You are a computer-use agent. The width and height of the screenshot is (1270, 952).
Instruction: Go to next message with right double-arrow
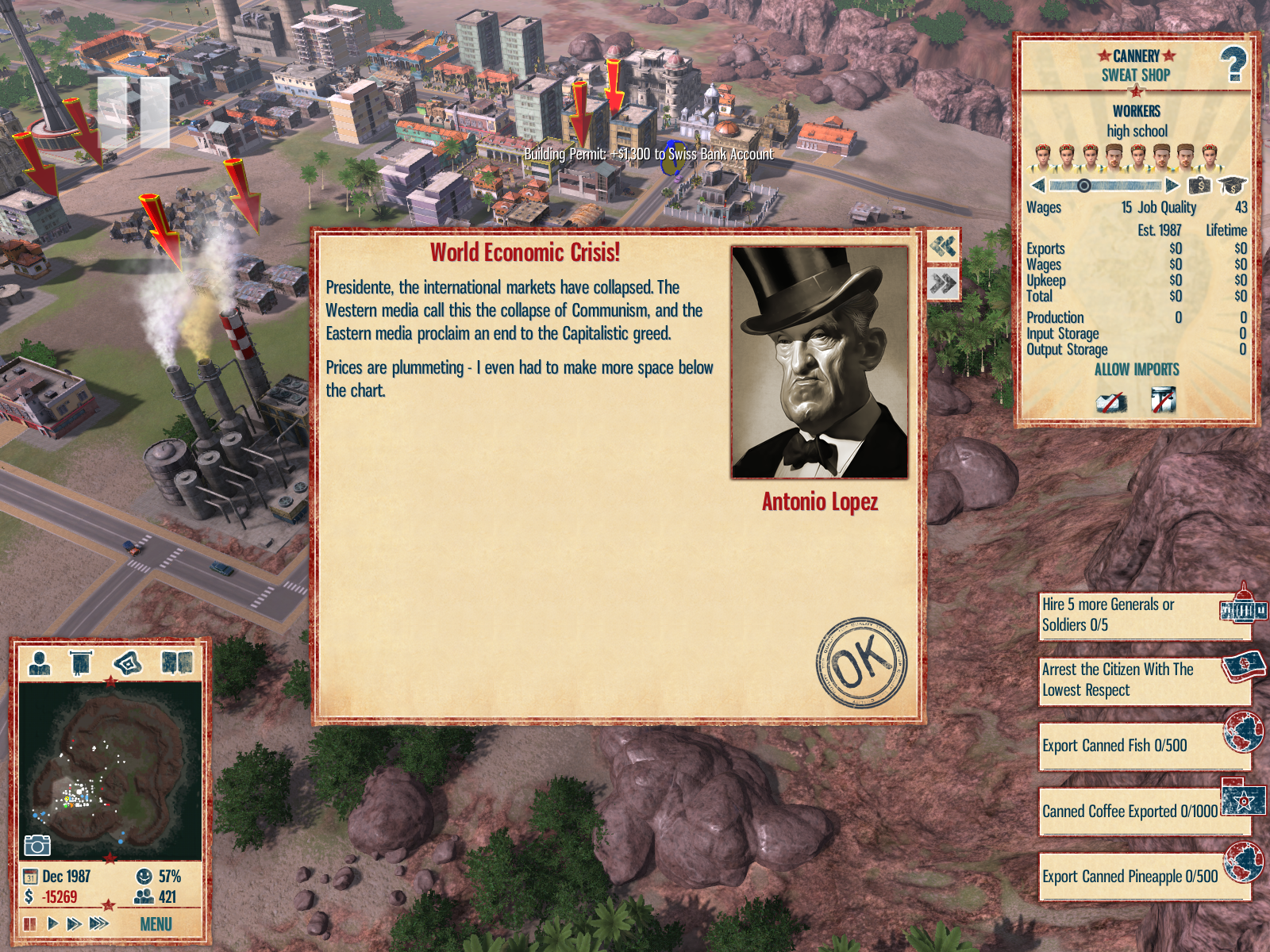[943, 283]
